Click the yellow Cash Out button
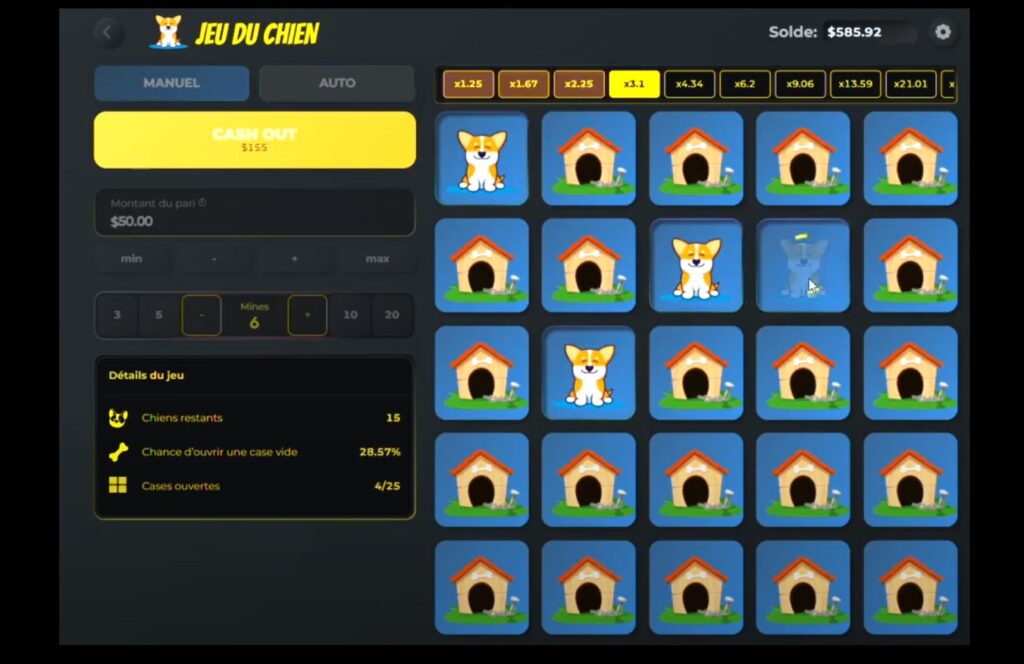This screenshot has height=664, width=1024. [254, 139]
